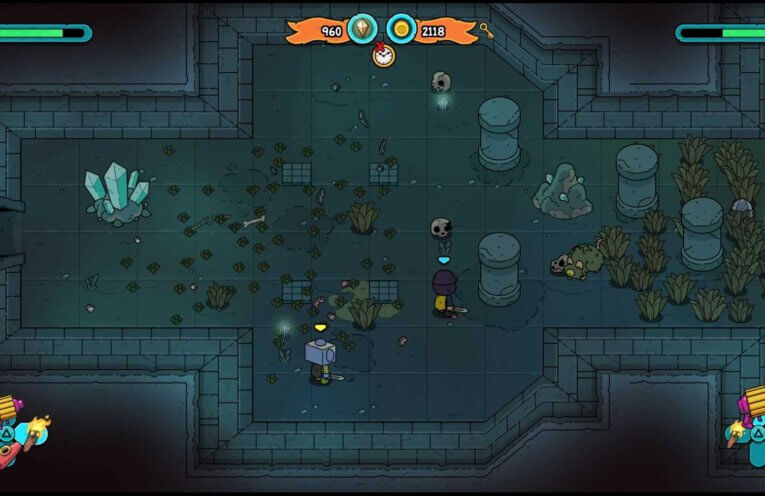This screenshot has height=496, width=765.
Task: Select the right player's flaming torch item
Action: point(736,431)
